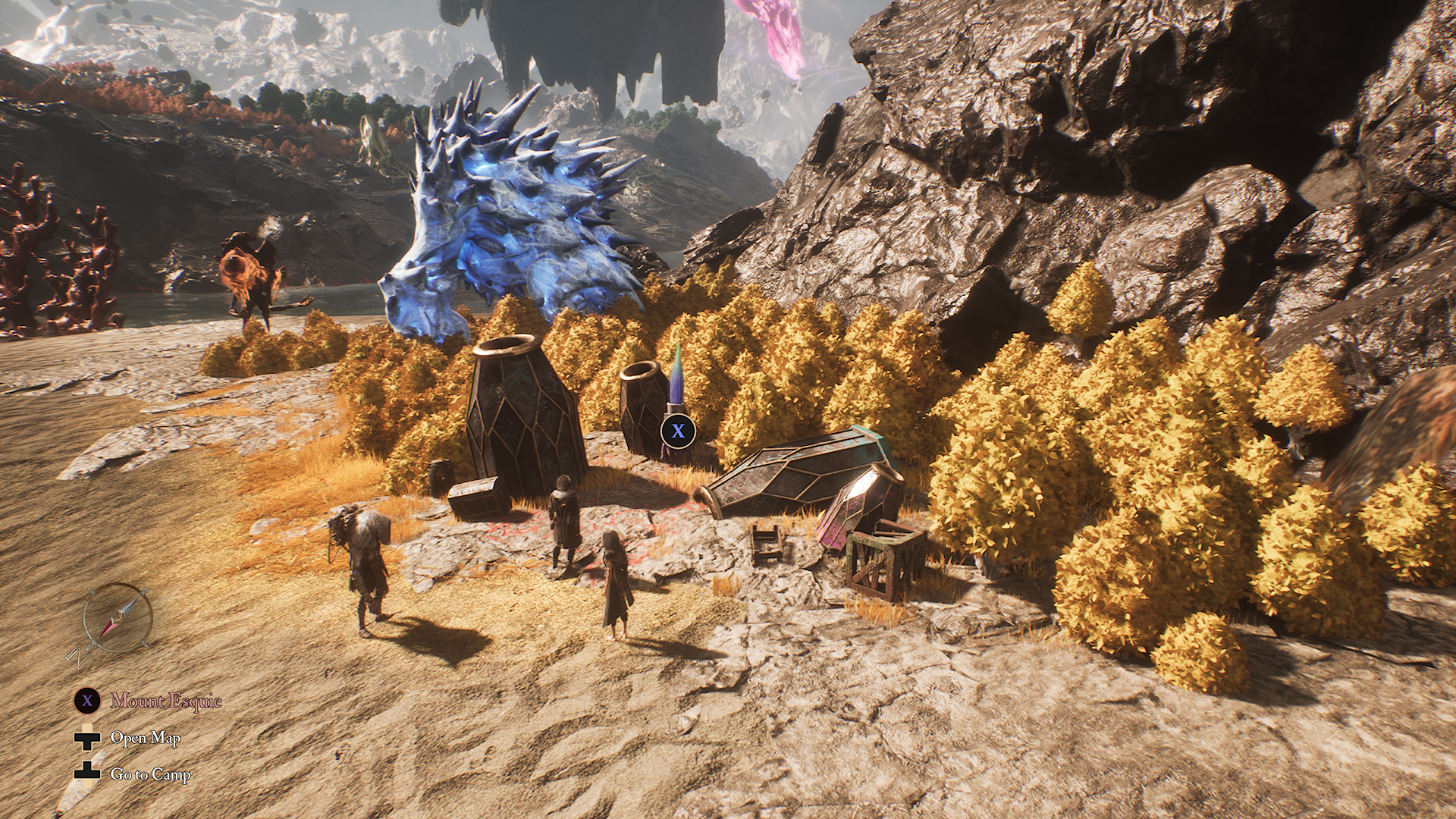Click the compass in the HUD
The height and width of the screenshot is (819, 1456).
pyautogui.click(x=118, y=618)
